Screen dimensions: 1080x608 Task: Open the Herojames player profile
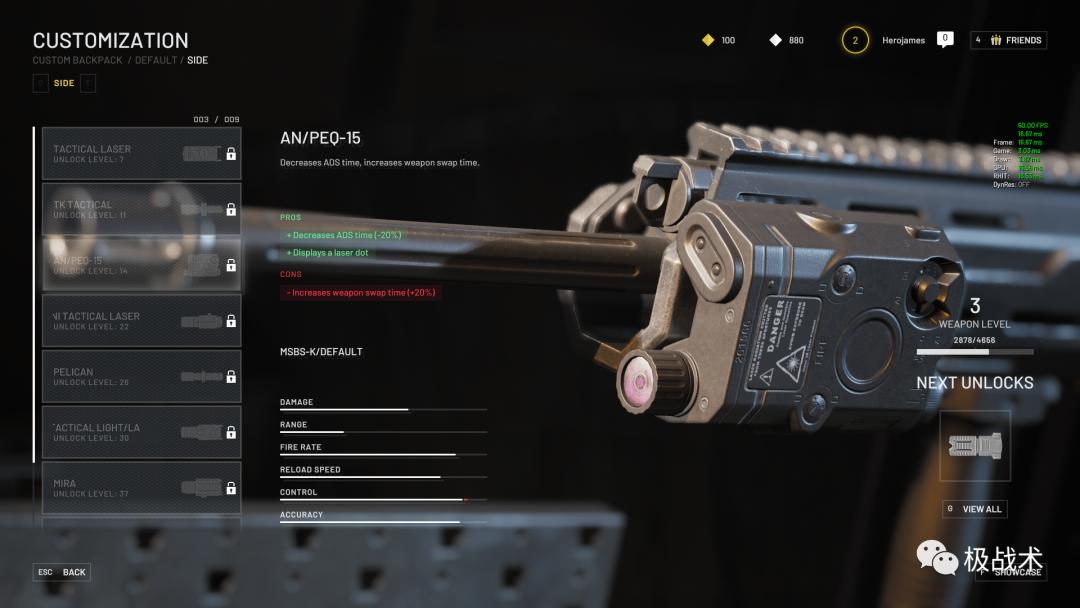tap(903, 40)
